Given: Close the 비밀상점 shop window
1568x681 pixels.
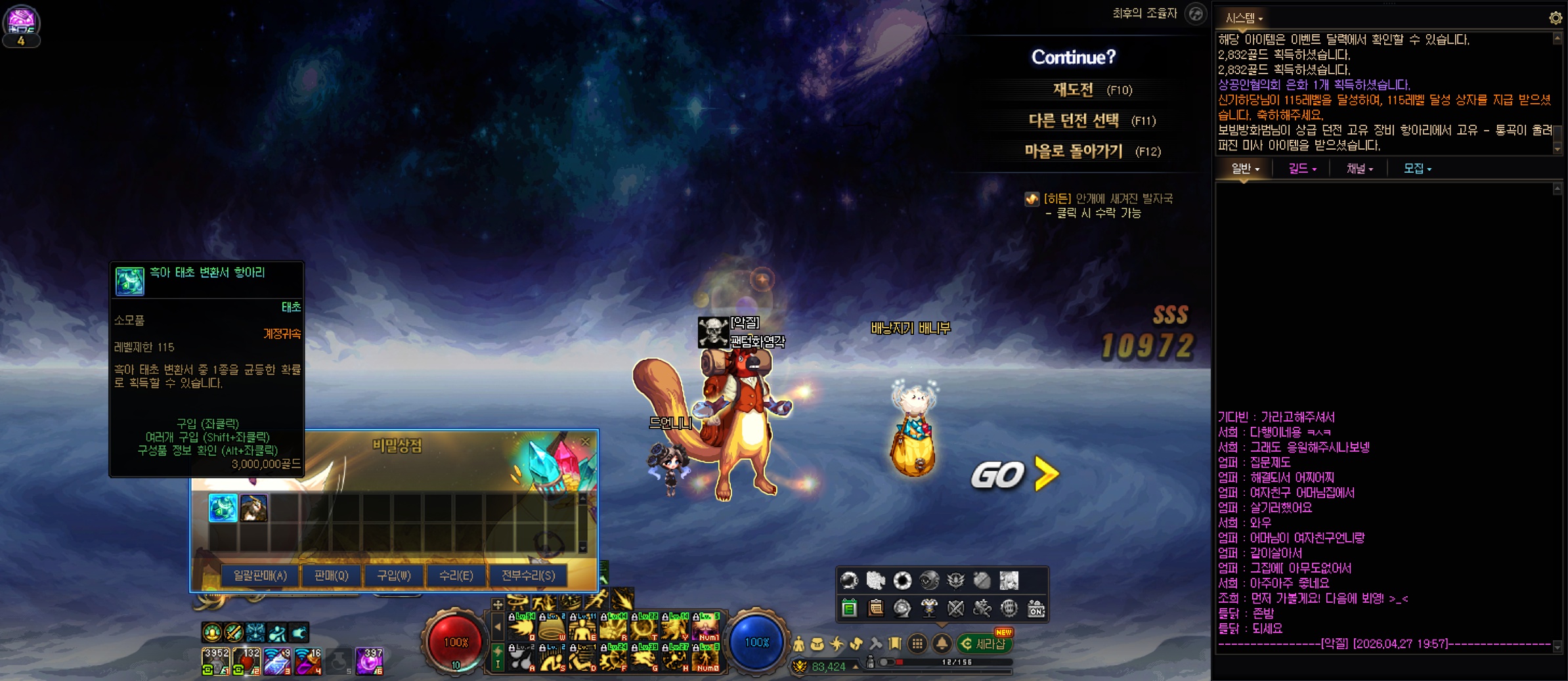Looking at the screenshot, I should tap(585, 442).
